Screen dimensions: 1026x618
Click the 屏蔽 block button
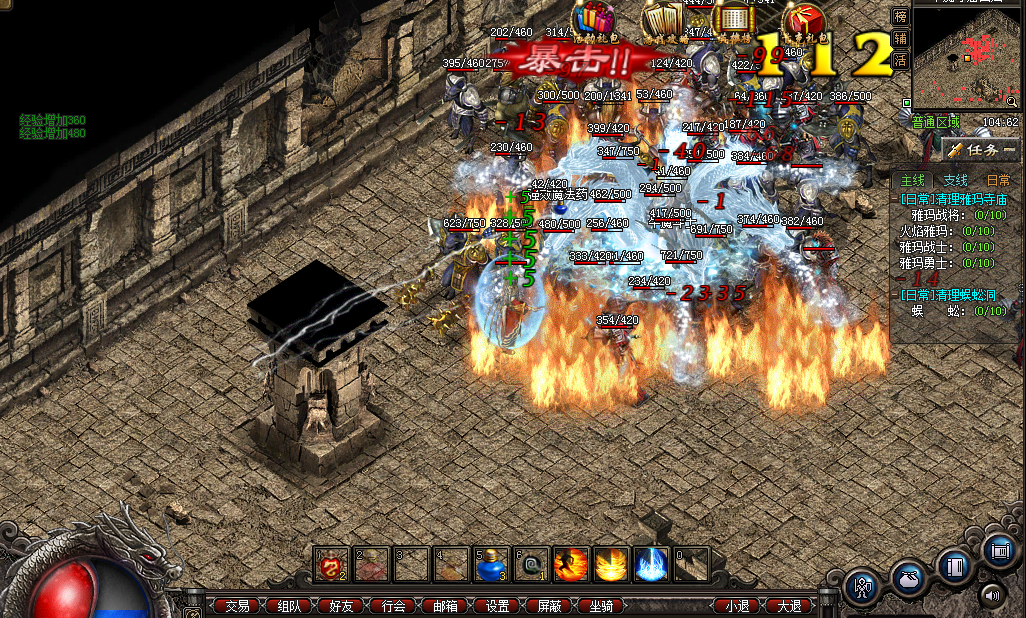click(x=549, y=606)
